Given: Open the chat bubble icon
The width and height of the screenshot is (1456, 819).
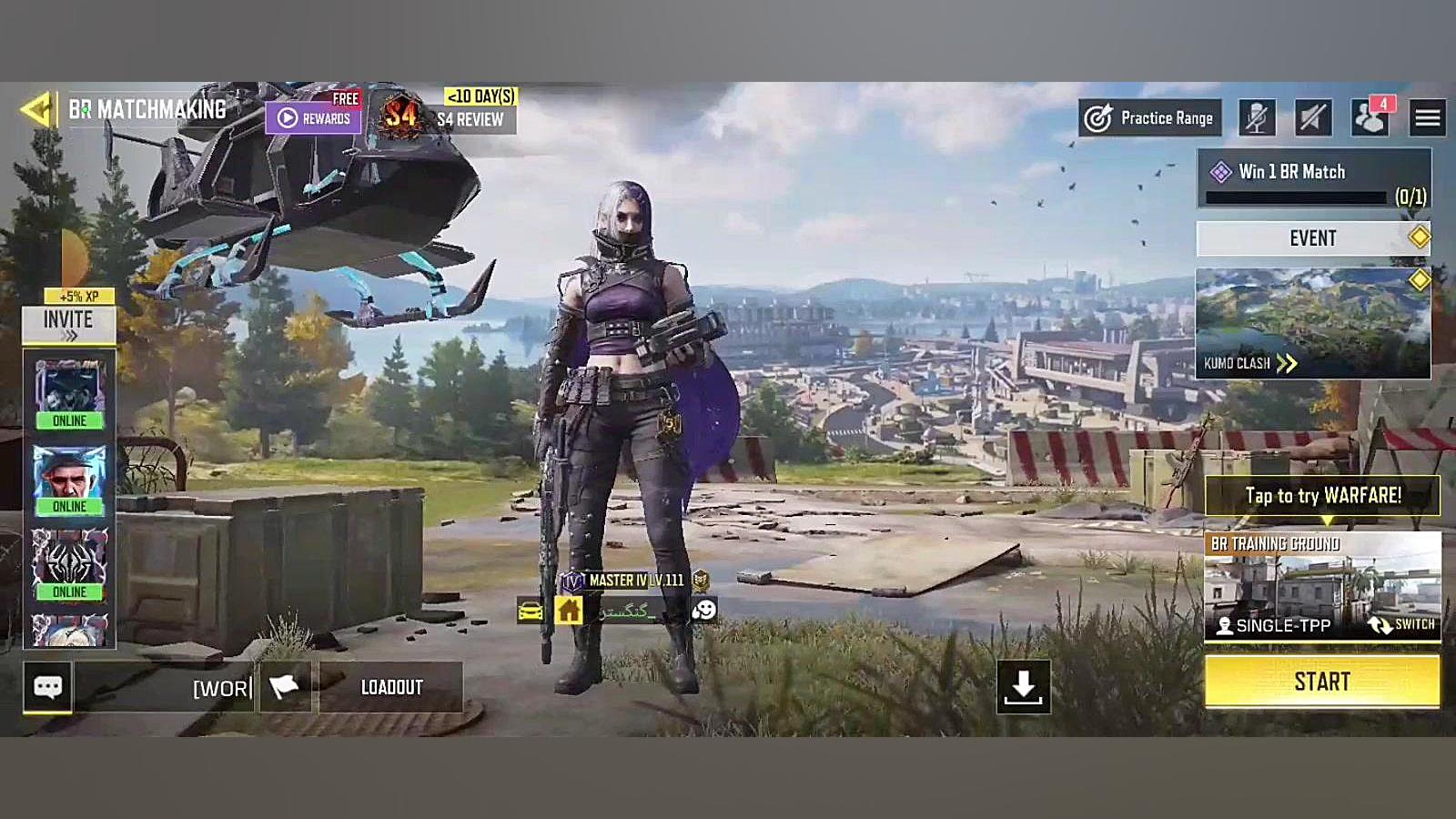Looking at the screenshot, I should [x=47, y=687].
